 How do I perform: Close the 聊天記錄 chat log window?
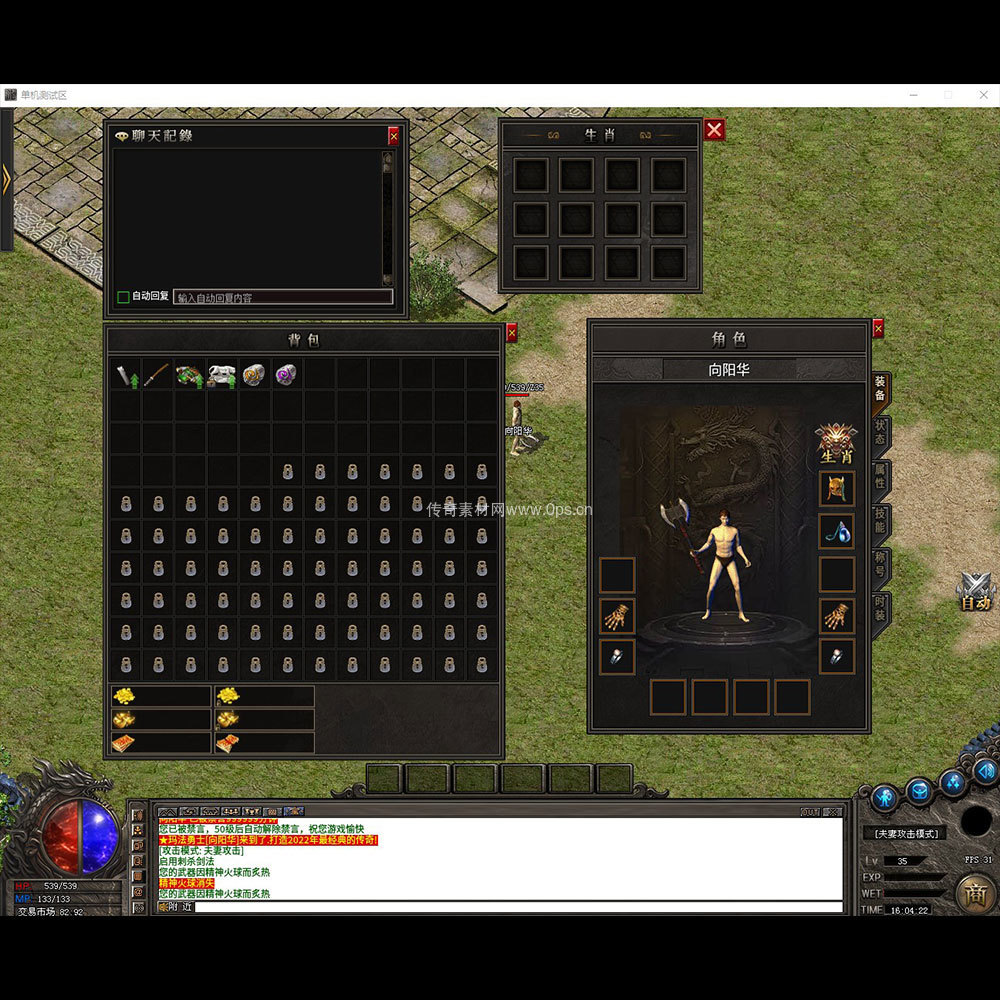pos(393,136)
